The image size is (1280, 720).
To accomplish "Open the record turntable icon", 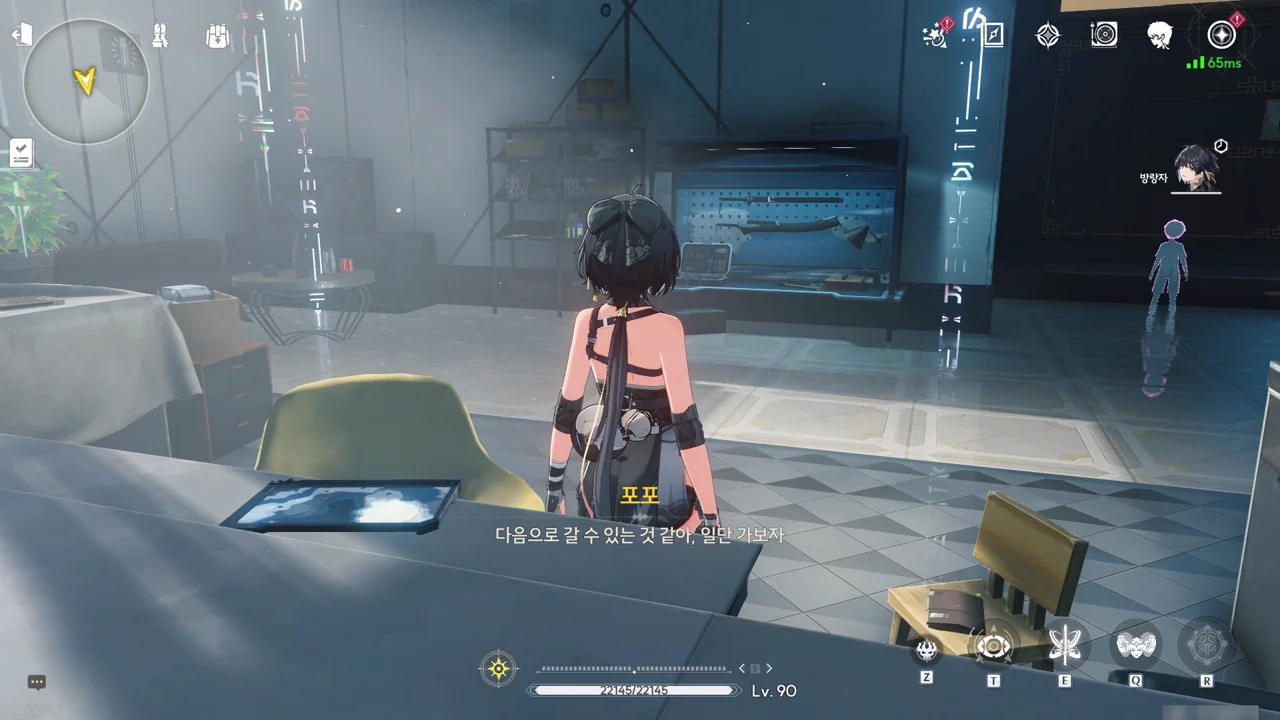I will coord(1104,35).
